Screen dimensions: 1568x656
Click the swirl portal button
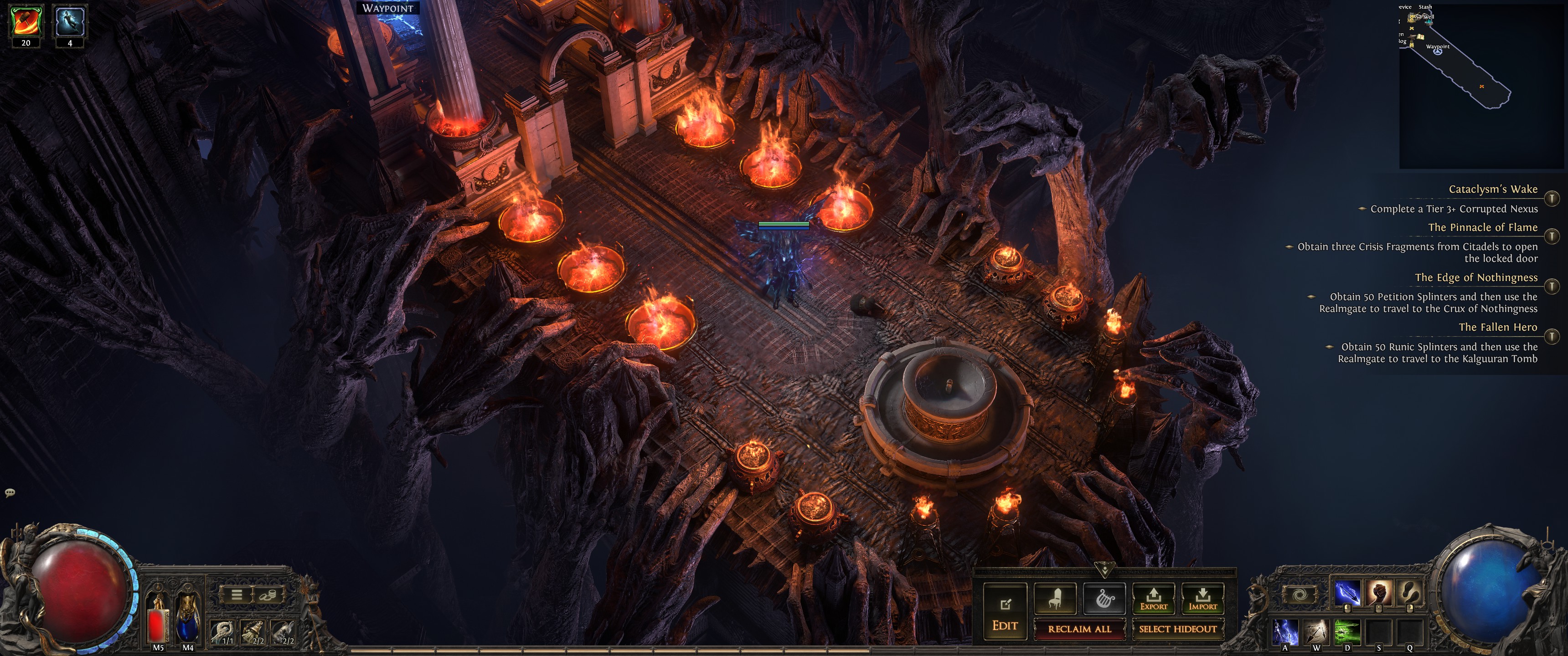tap(1300, 594)
